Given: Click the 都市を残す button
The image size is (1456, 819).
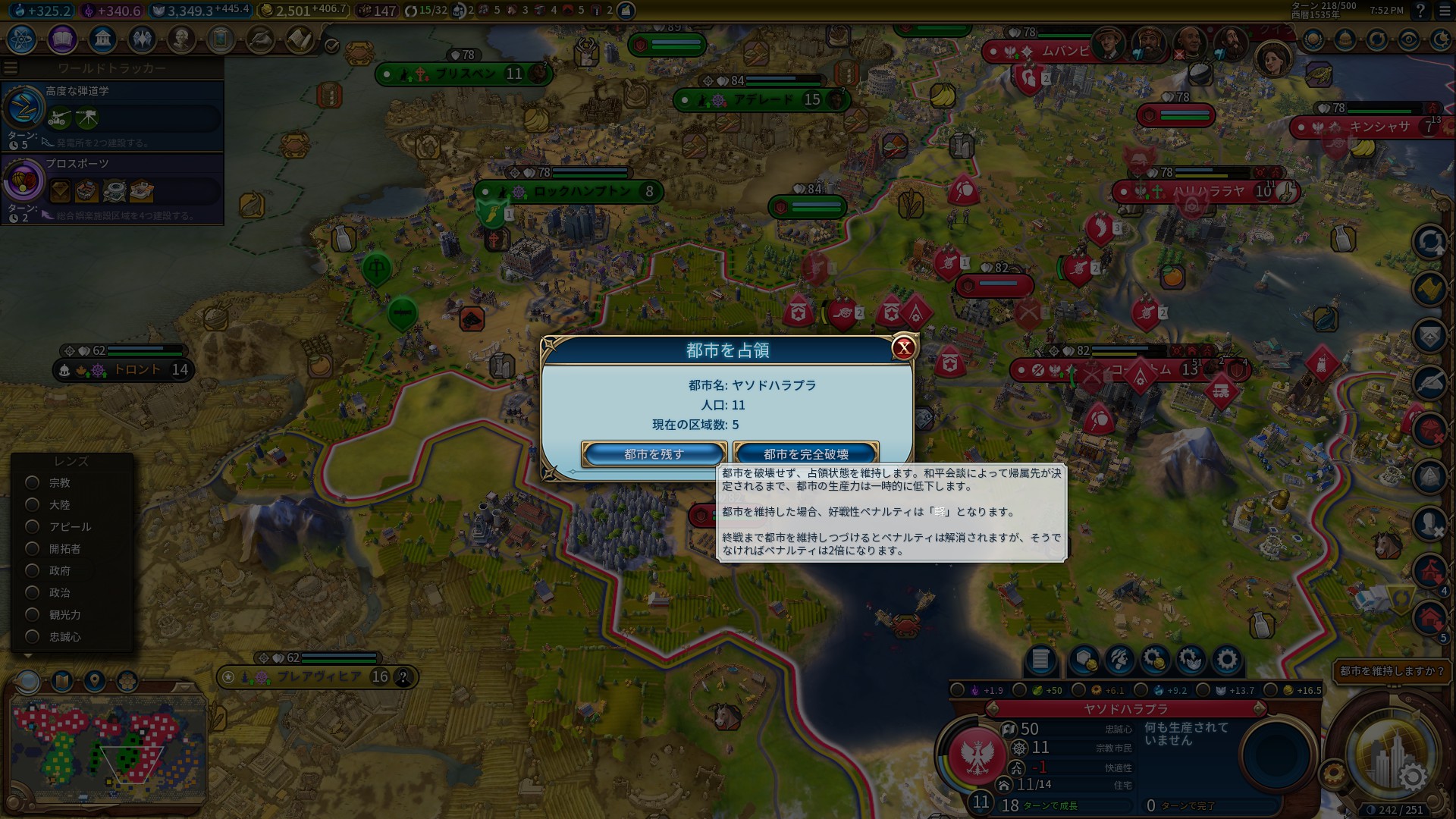Looking at the screenshot, I should coord(652,453).
